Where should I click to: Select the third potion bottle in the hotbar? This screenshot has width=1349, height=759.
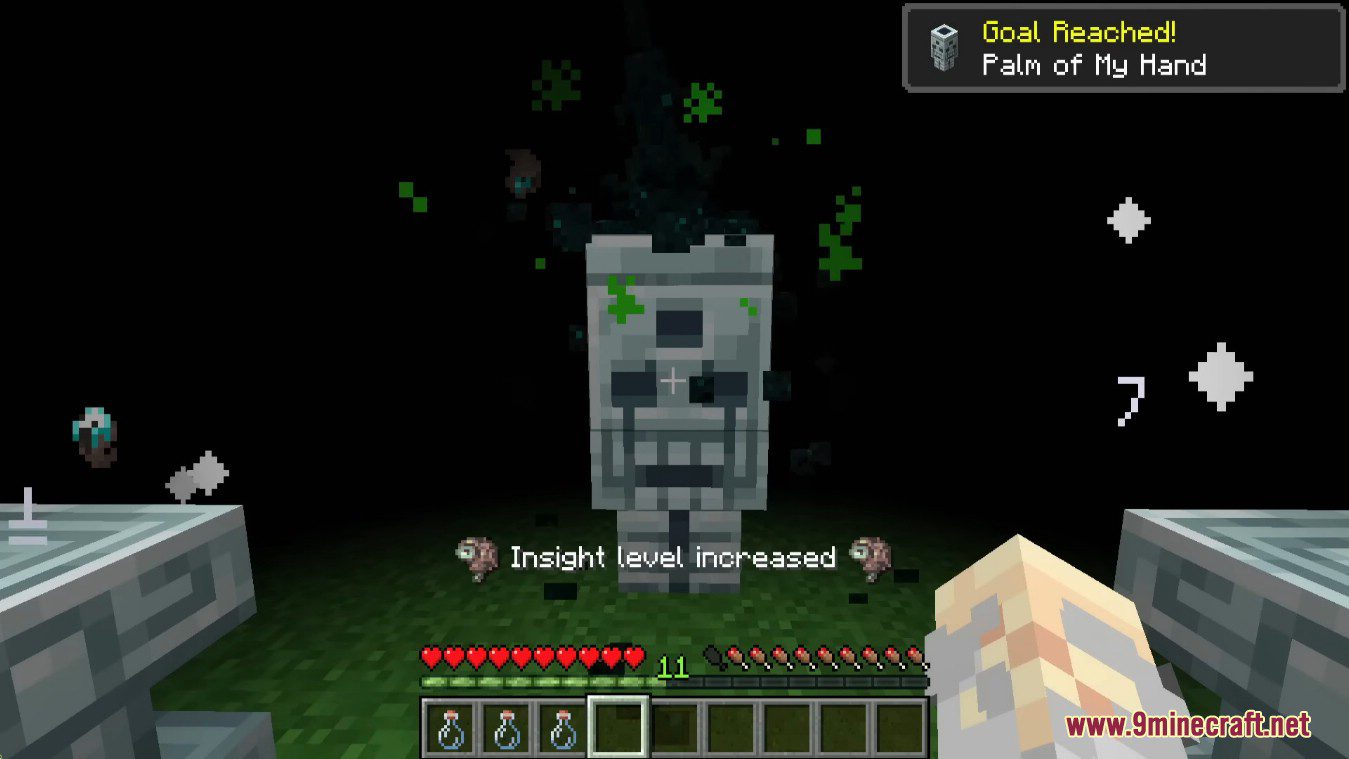click(562, 729)
